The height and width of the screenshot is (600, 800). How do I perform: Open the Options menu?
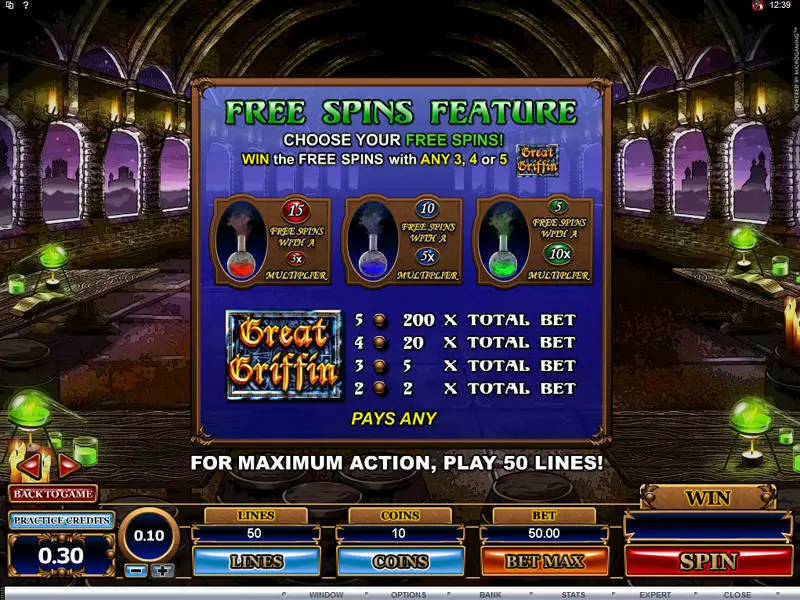(x=408, y=594)
